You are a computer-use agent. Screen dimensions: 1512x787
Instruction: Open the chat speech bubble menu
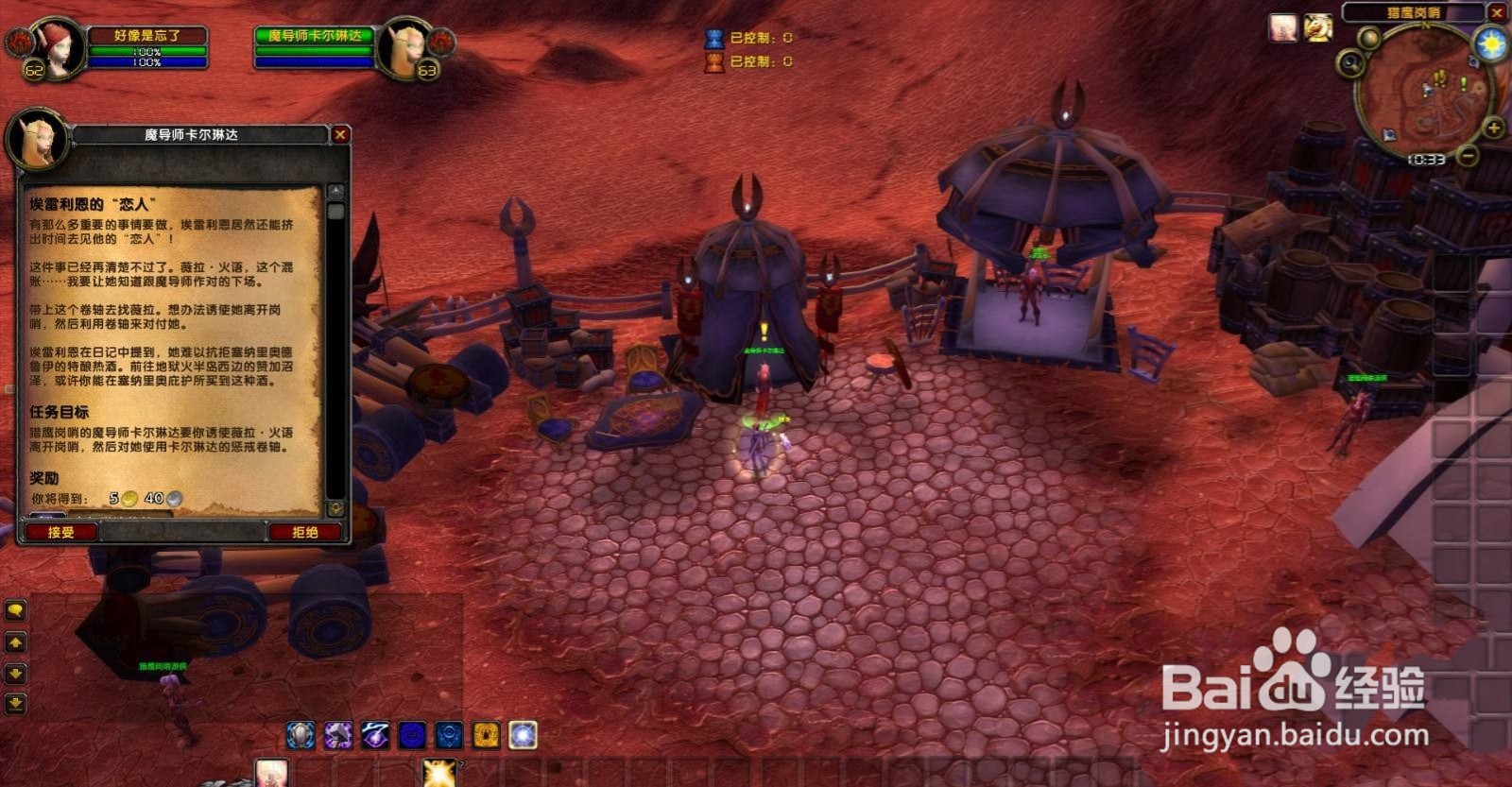click(x=15, y=611)
